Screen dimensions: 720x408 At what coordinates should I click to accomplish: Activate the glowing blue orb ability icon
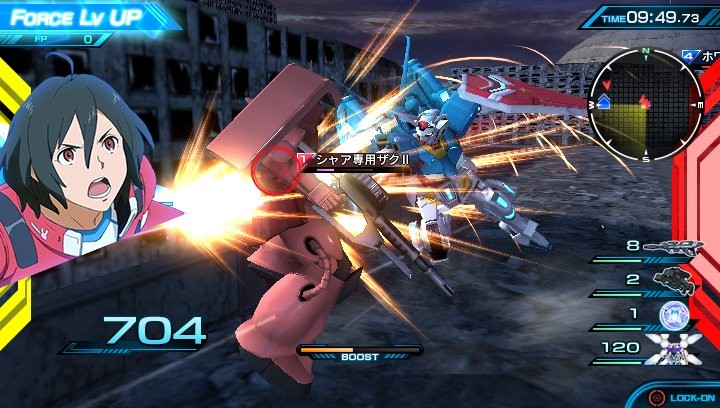676,314
